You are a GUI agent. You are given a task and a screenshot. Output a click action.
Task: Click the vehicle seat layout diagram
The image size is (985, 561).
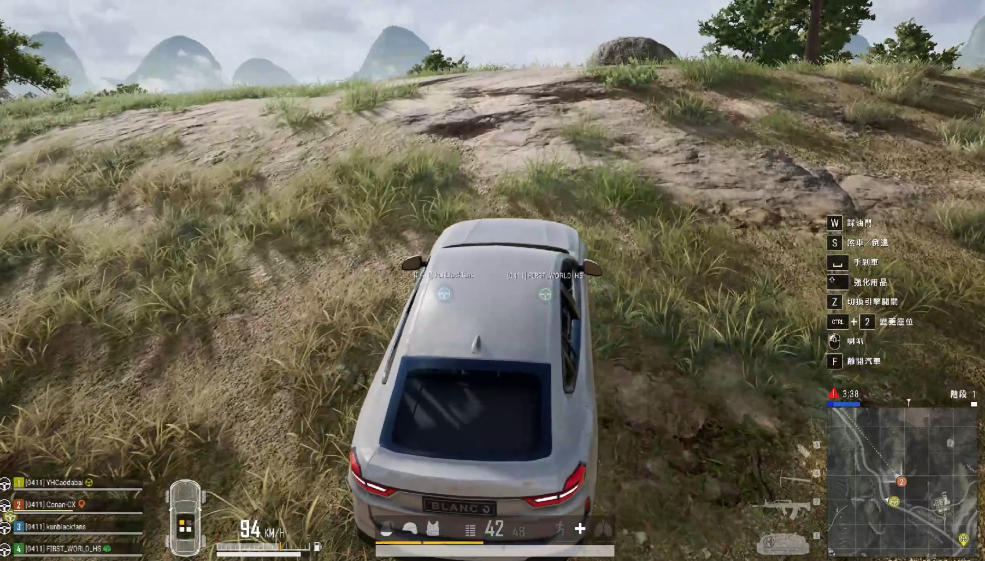(x=186, y=518)
